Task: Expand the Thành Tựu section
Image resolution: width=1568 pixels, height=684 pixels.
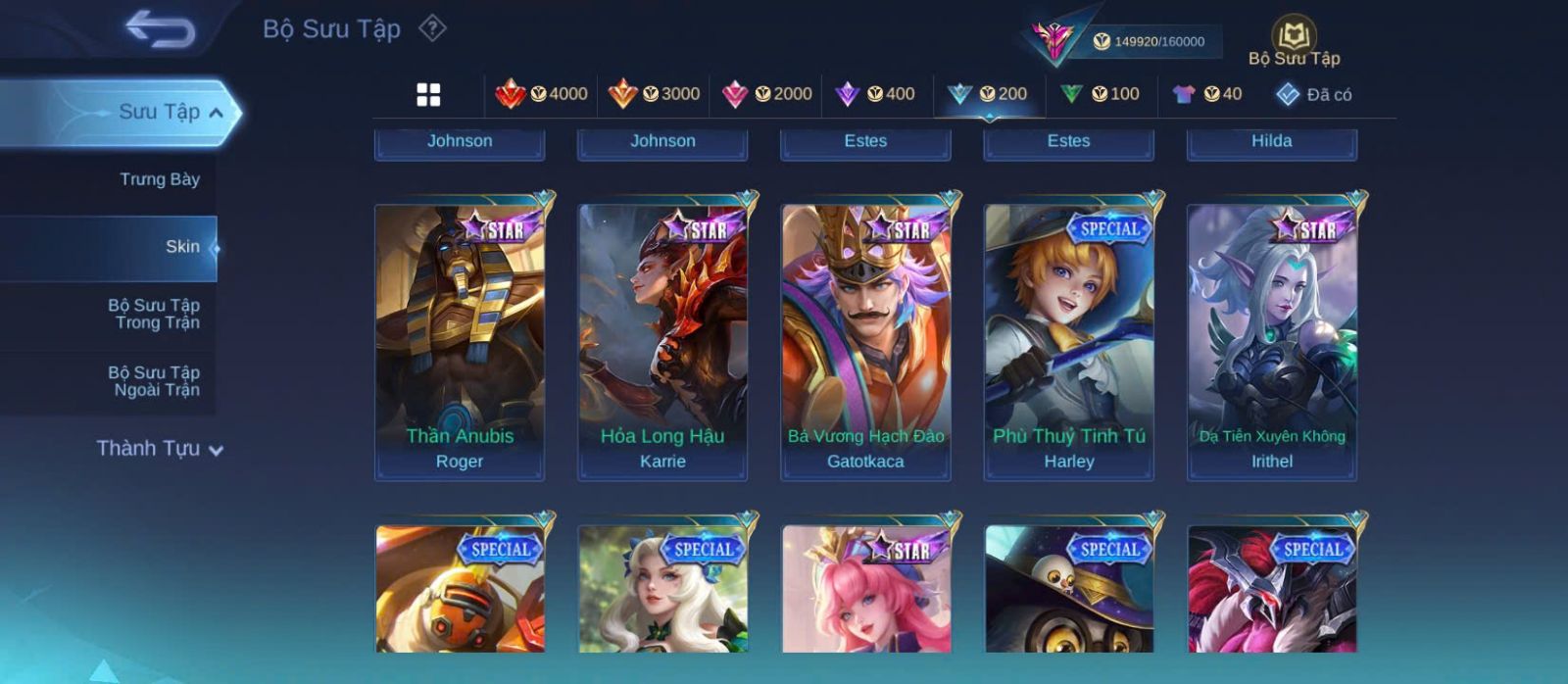Action: coord(160,449)
